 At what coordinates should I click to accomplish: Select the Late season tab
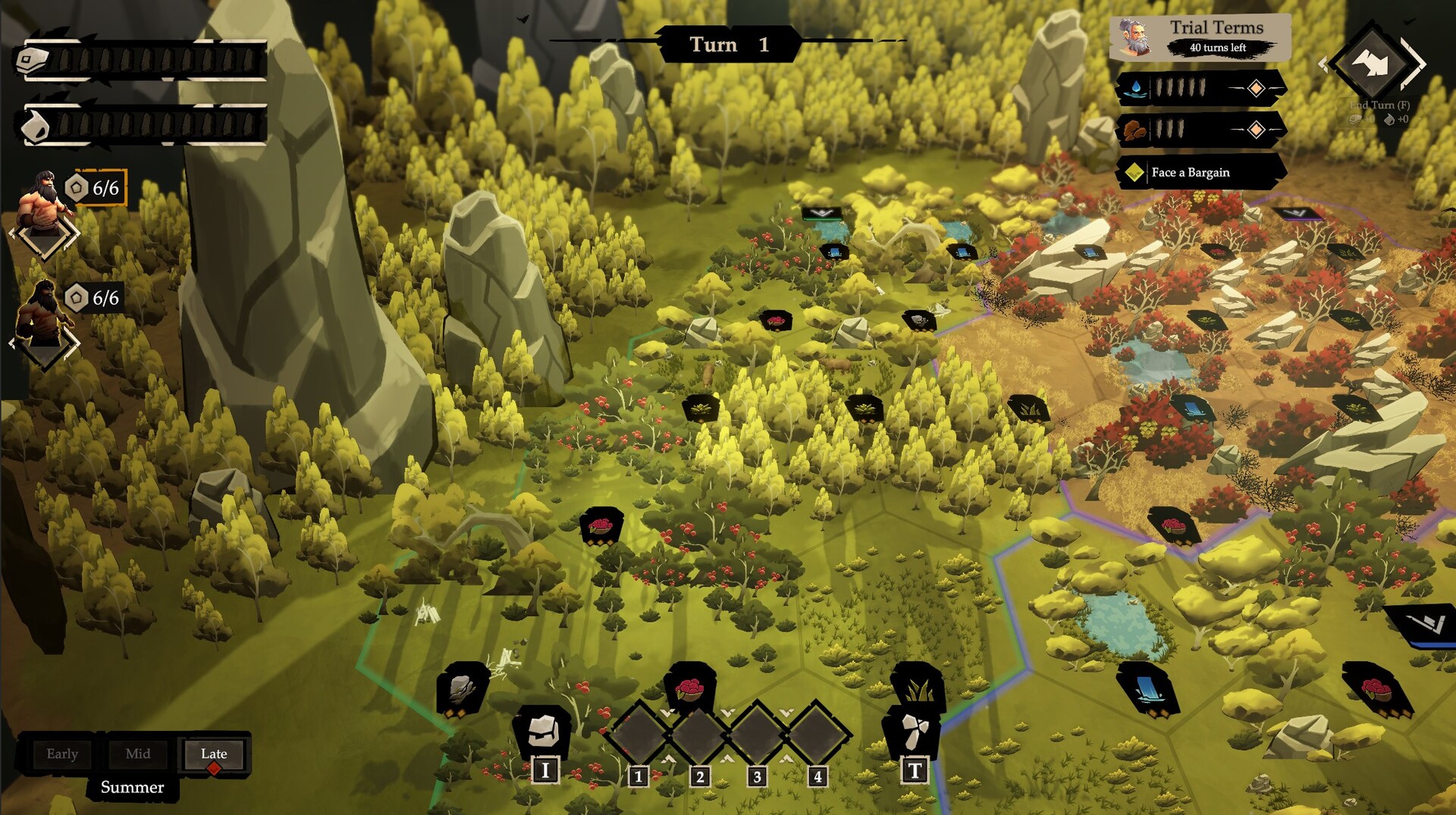214,754
